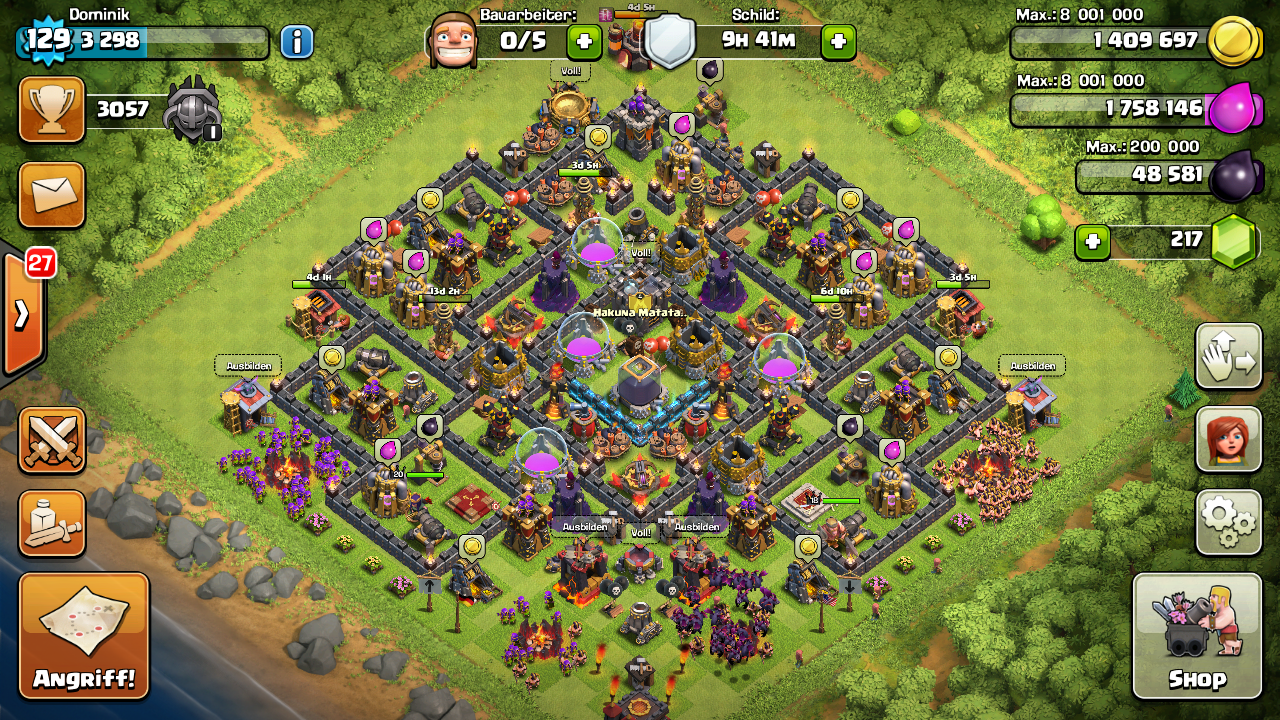The width and height of the screenshot is (1280, 720).
Task: Start an attack with the Angriff! button
Action: (x=84, y=636)
